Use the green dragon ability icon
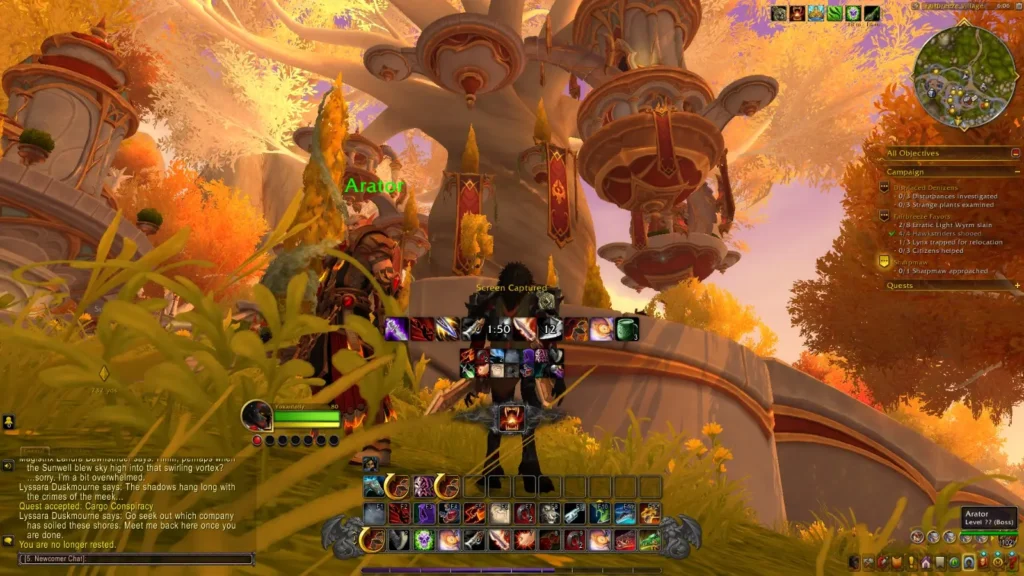Viewport: 1024px width, 576px height. tap(650, 540)
